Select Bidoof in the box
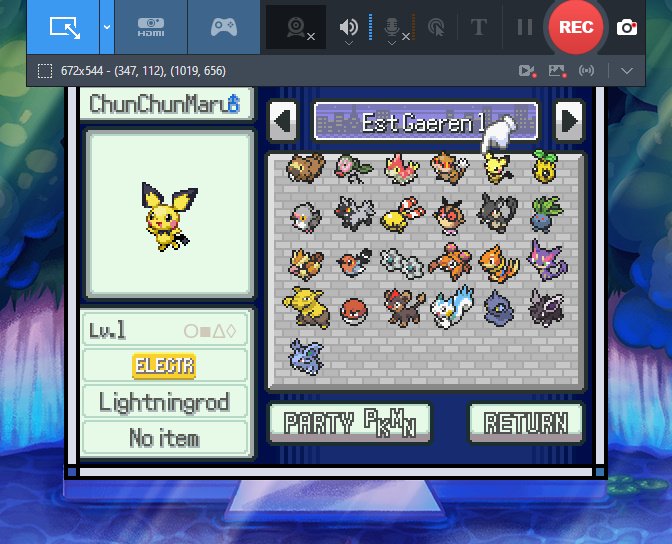This screenshot has height=544, width=672. 304,168
